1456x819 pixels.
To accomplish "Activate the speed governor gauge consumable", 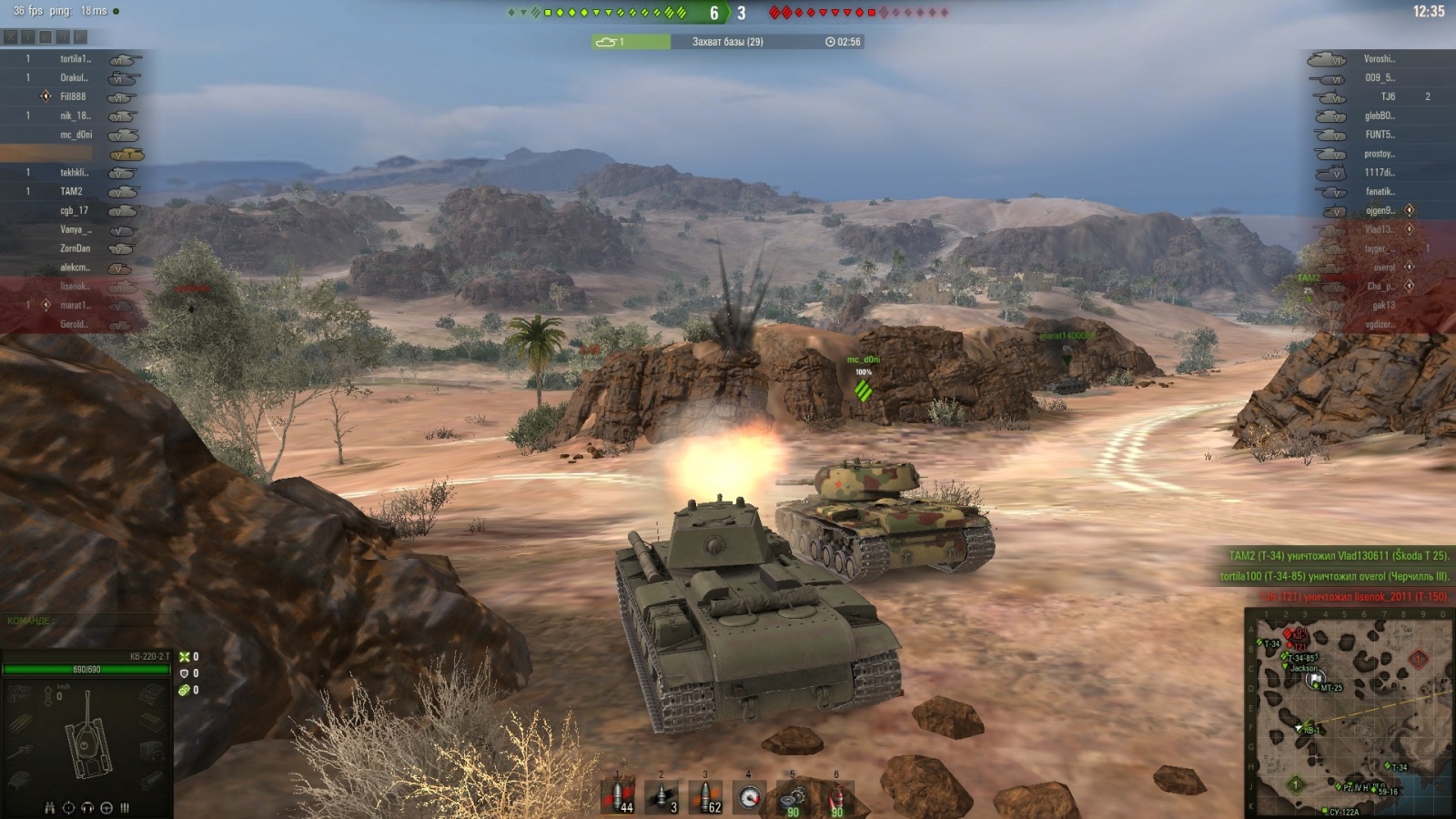I will (x=749, y=798).
